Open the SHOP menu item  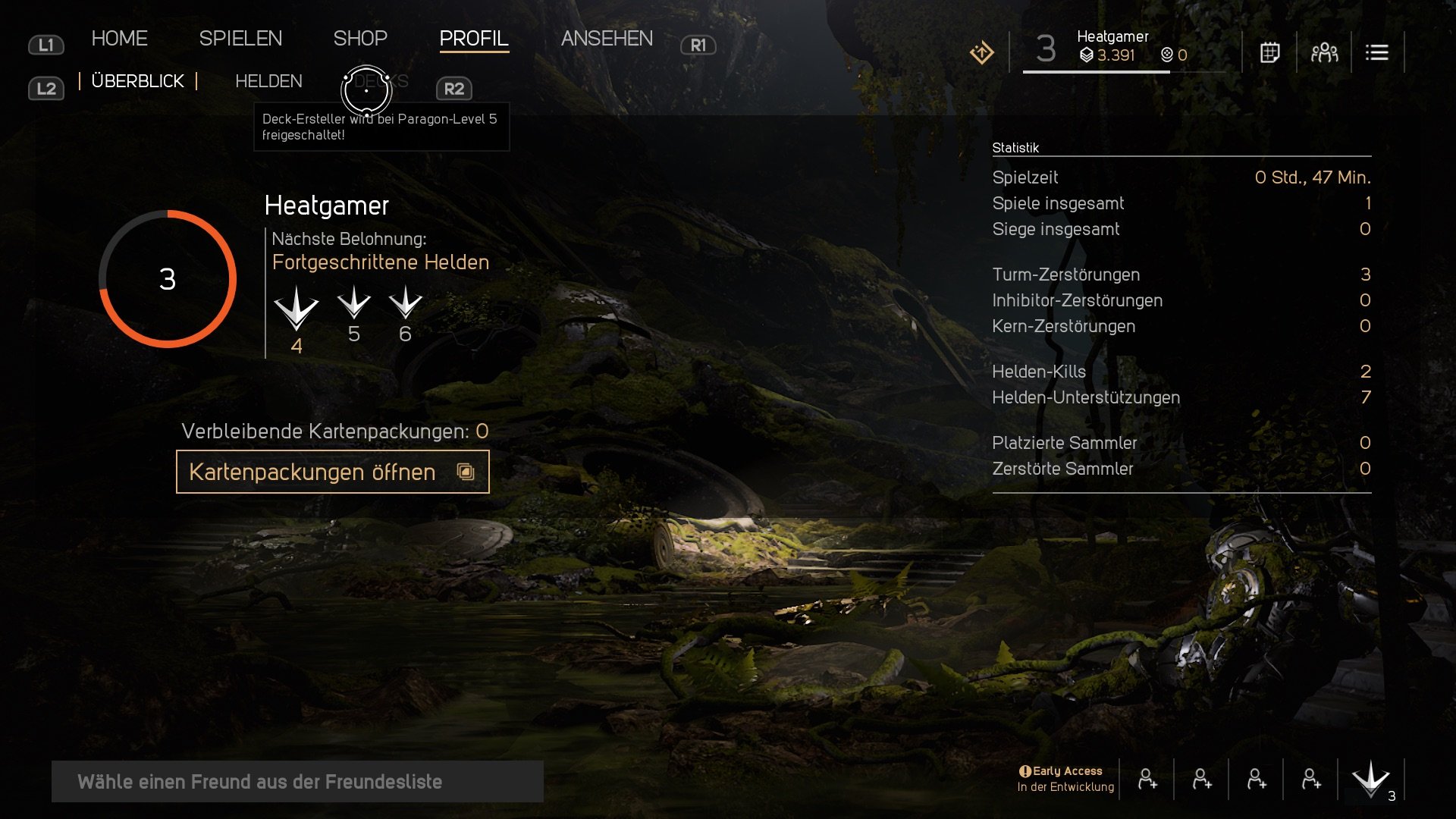(x=361, y=38)
